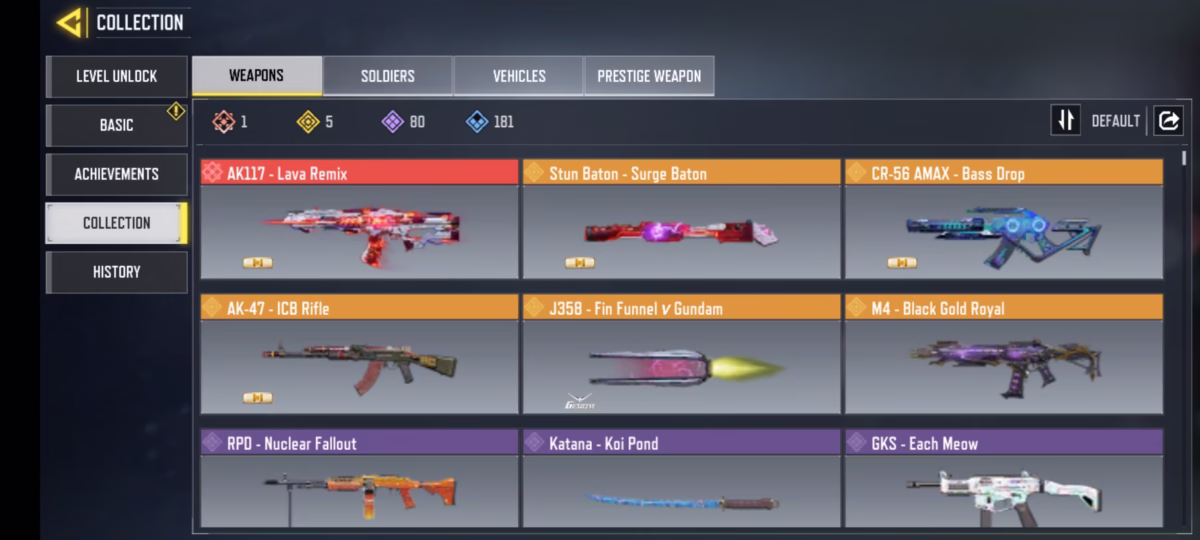
Task: Switch to the Soldiers tab
Action: click(387, 76)
